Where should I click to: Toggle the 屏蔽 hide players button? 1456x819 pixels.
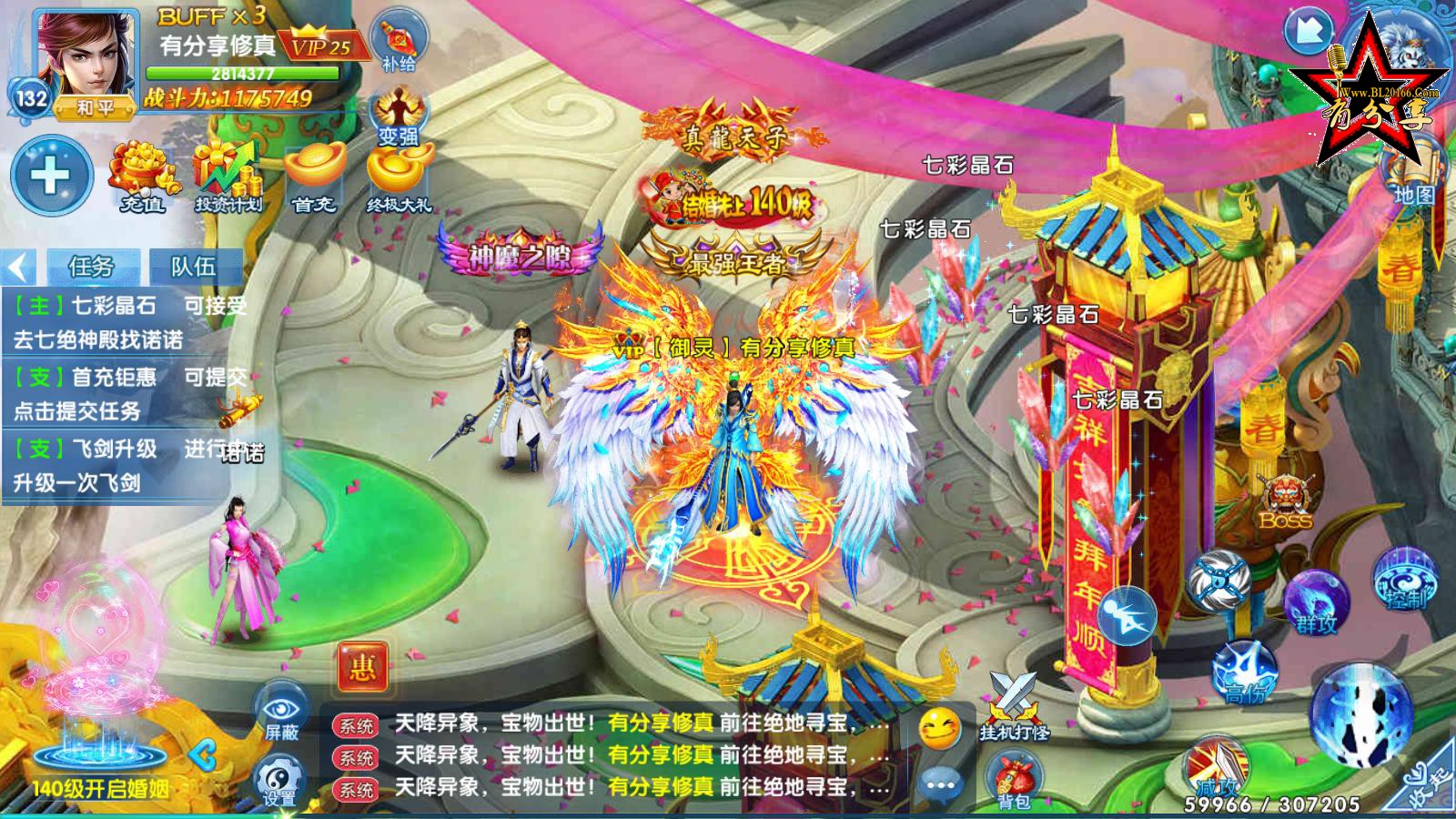click(x=281, y=712)
